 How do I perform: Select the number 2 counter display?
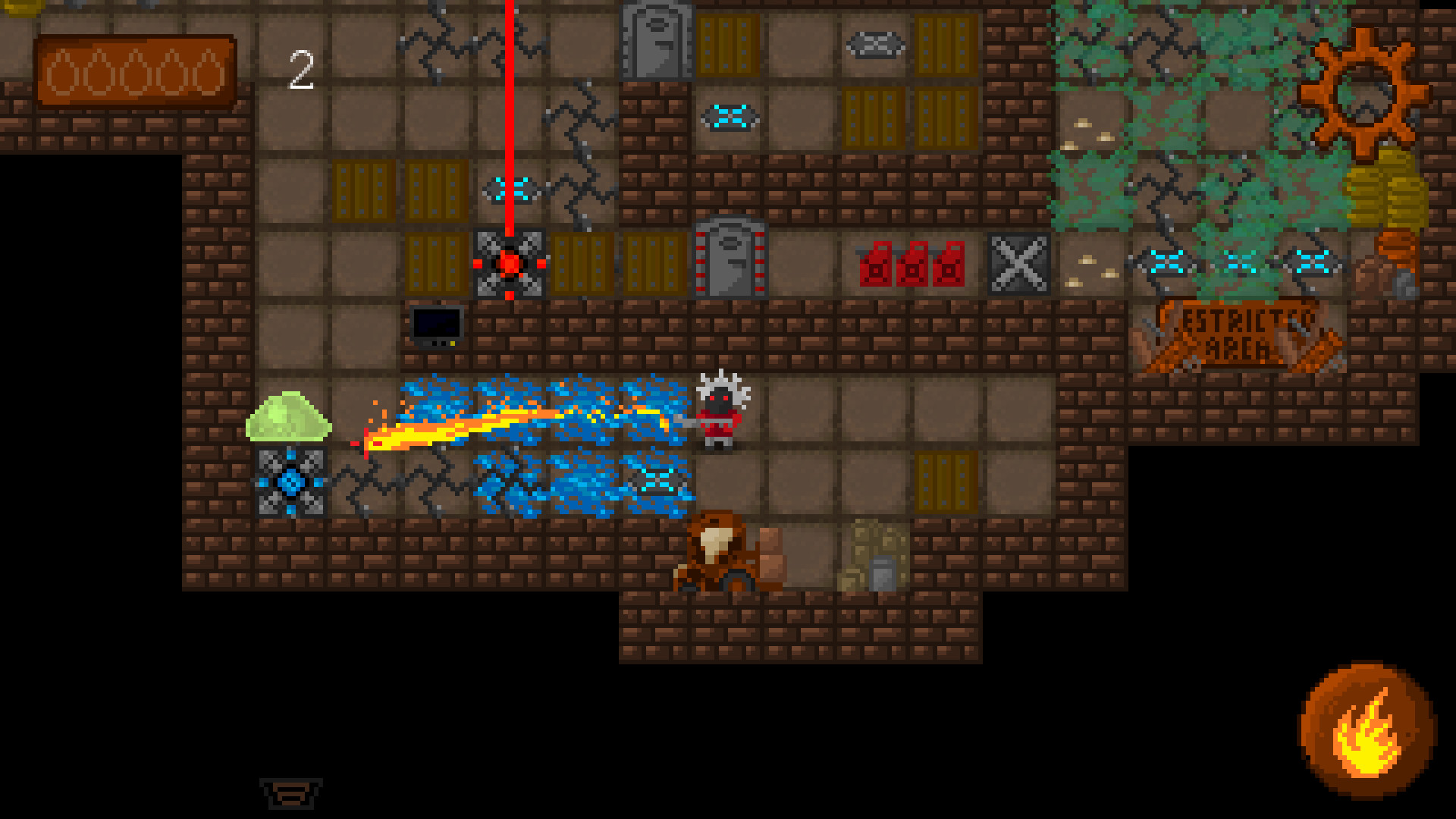click(x=302, y=70)
